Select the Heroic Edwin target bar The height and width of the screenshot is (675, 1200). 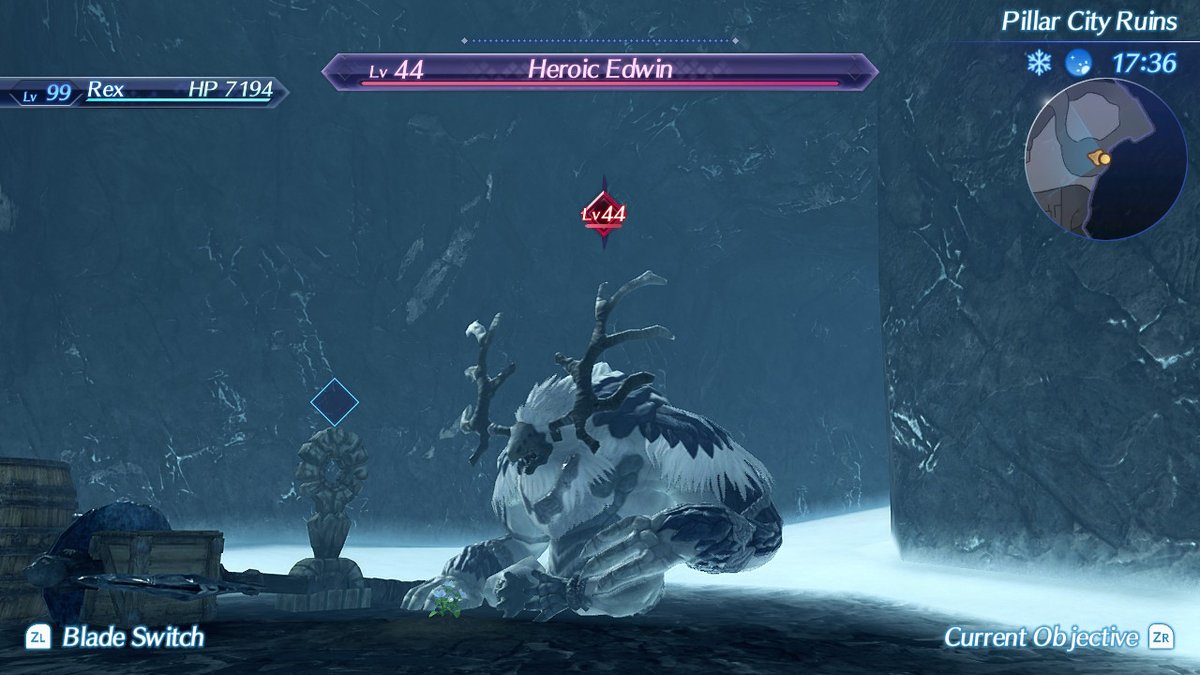click(x=600, y=71)
